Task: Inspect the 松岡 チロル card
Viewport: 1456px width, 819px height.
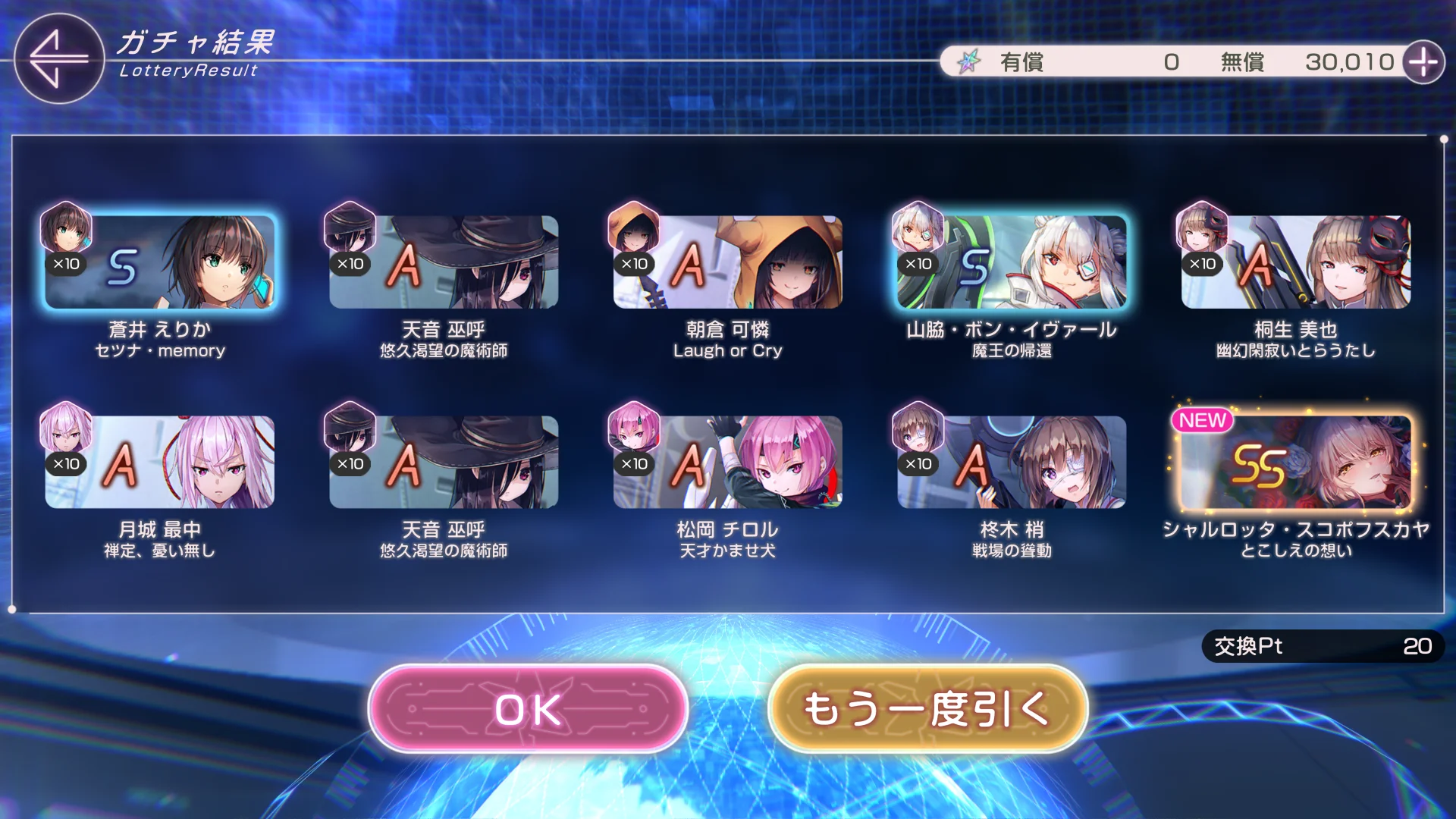Action: point(727,462)
